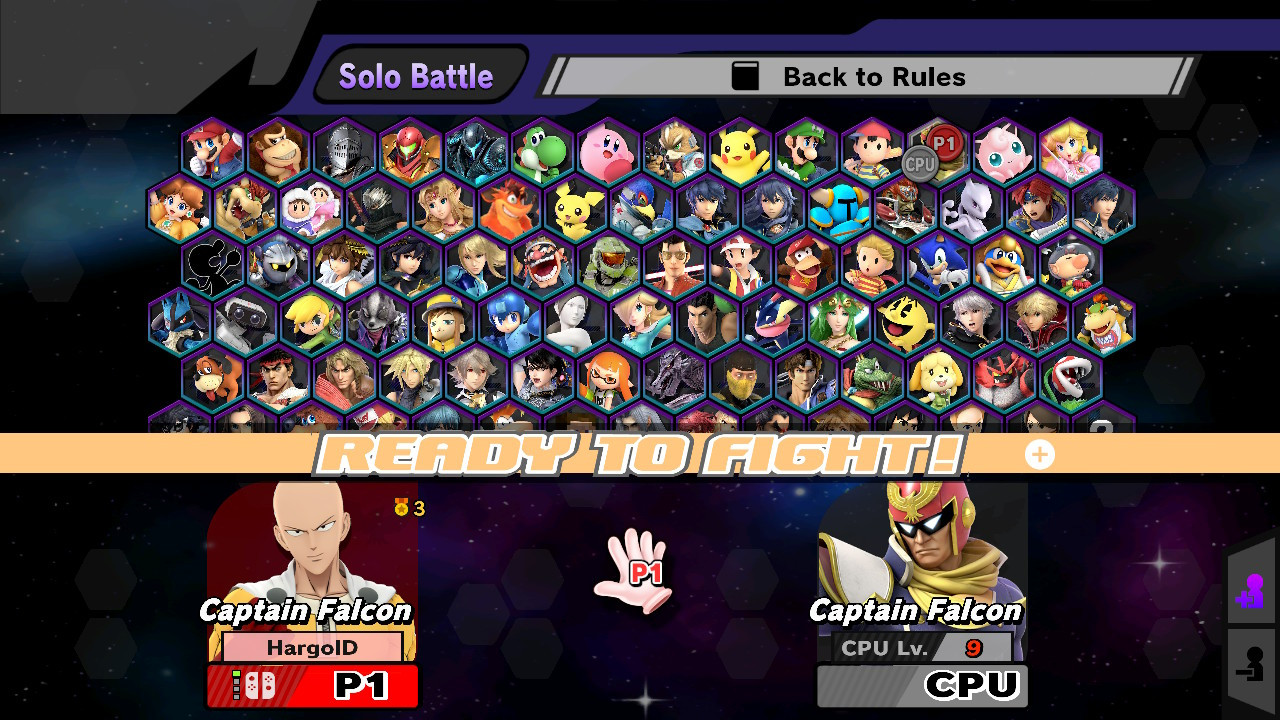Select Kirby from the fighter grid
The width and height of the screenshot is (1280, 720).
(606, 150)
